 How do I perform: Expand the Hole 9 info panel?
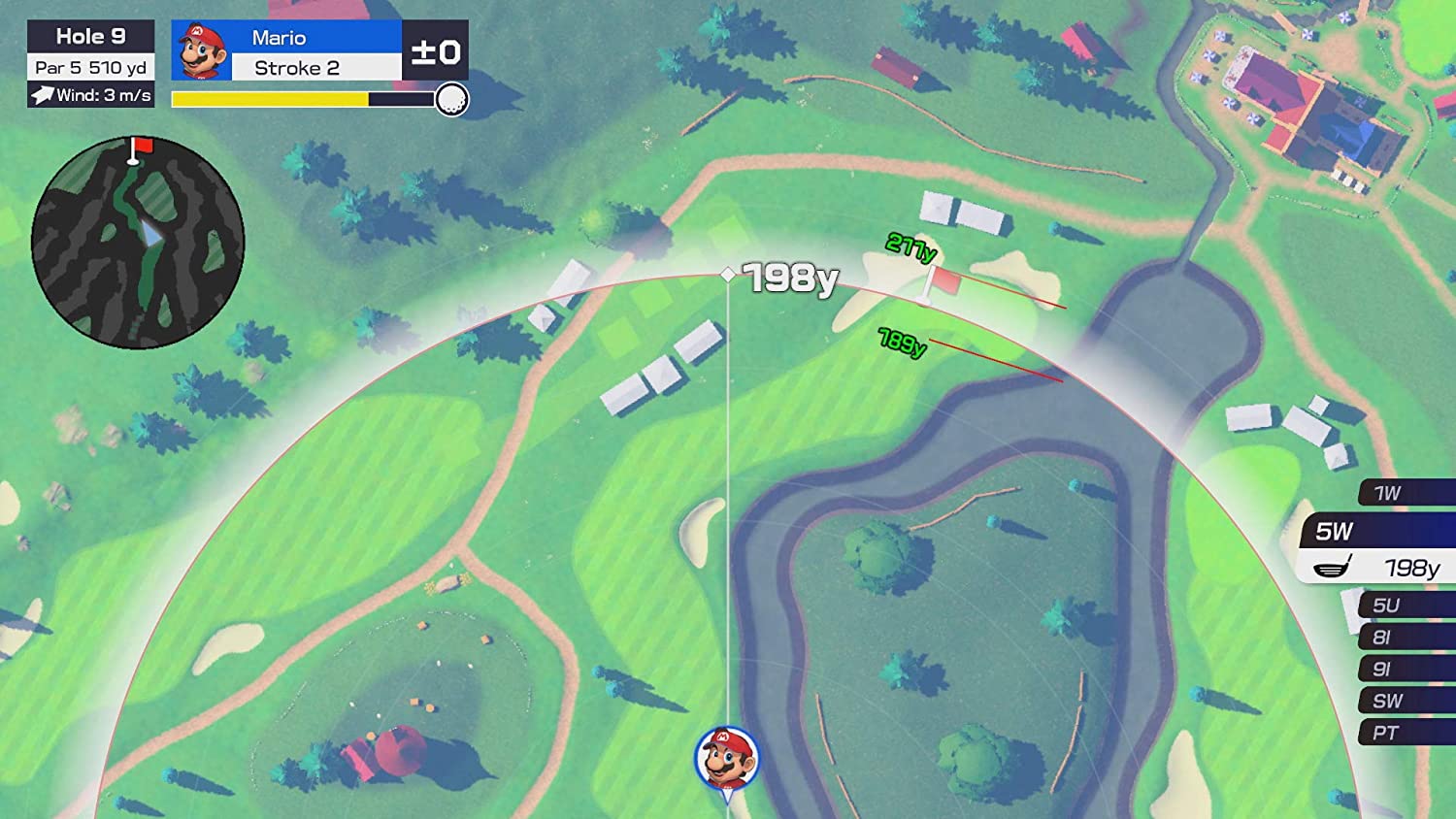pos(90,36)
